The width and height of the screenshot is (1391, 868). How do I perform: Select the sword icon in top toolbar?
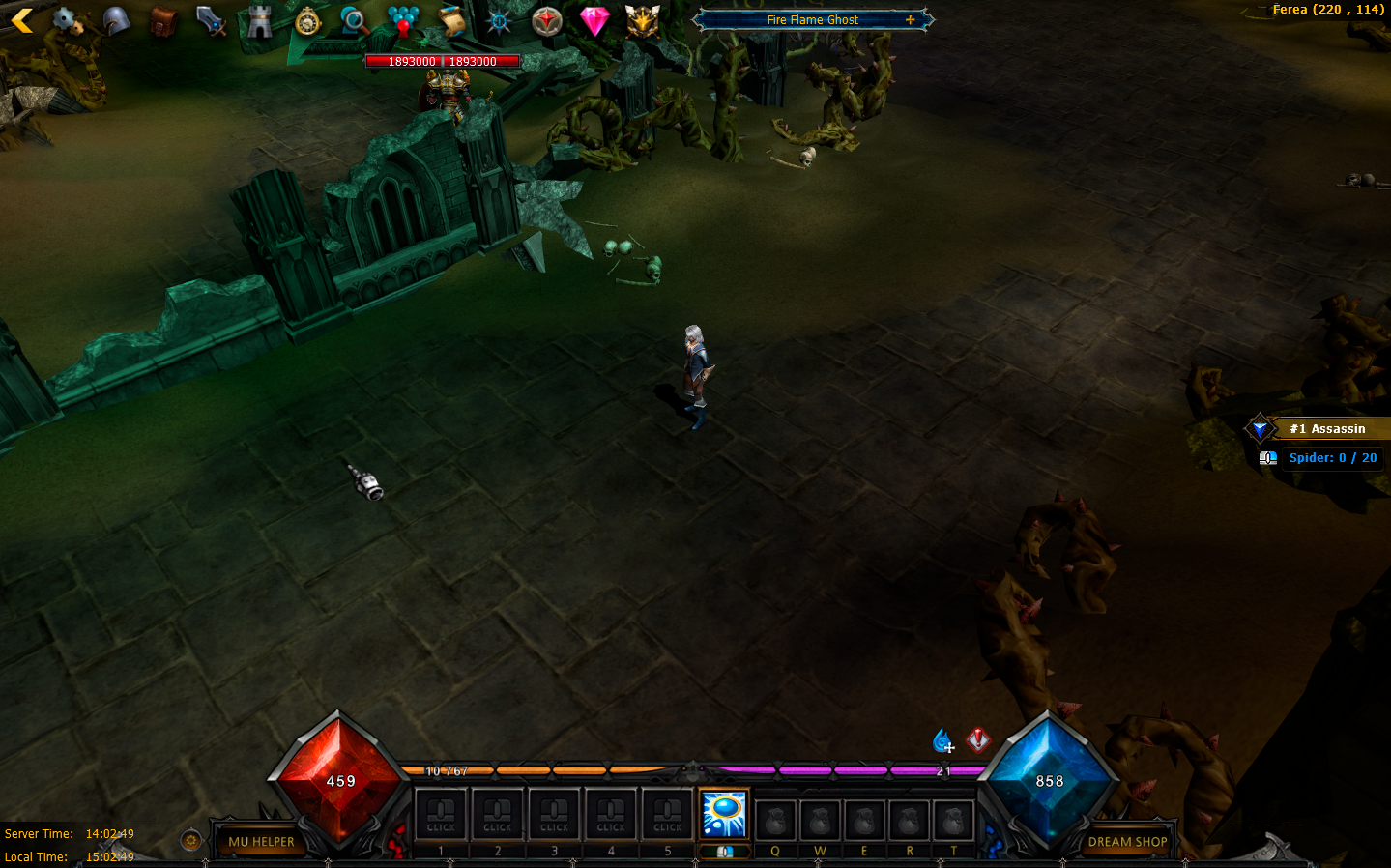[211, 20]
